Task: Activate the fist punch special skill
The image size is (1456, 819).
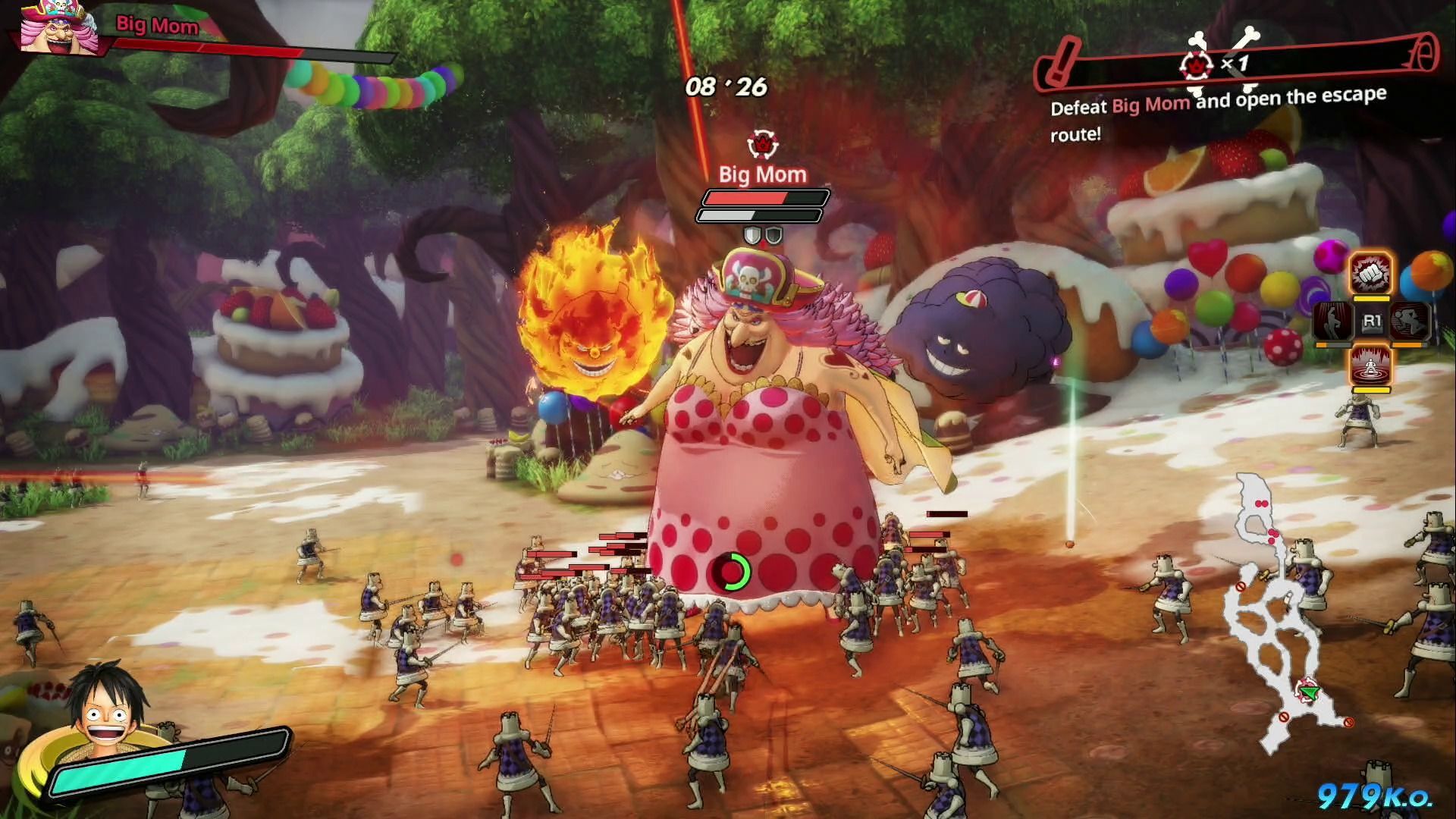Action: click(1371, 273)
